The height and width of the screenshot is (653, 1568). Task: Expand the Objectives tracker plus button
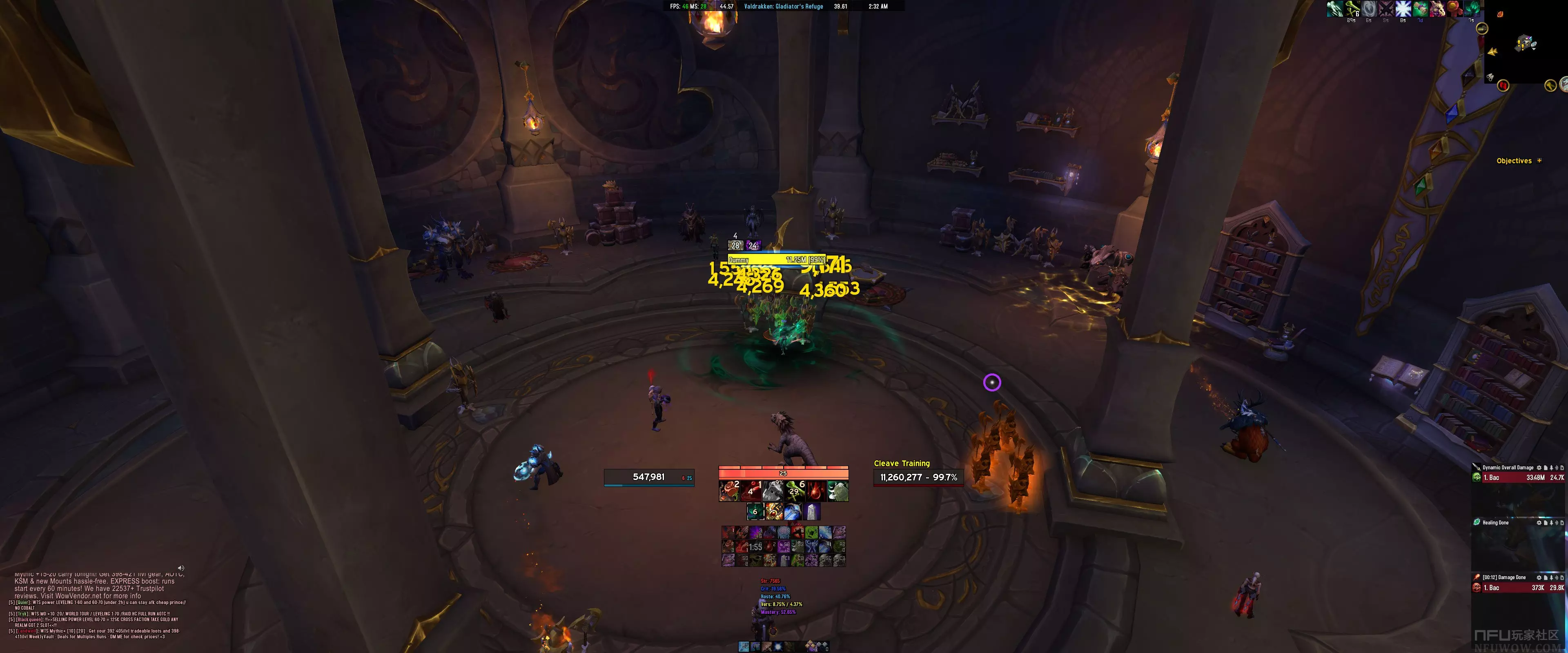coord(1539,161)
